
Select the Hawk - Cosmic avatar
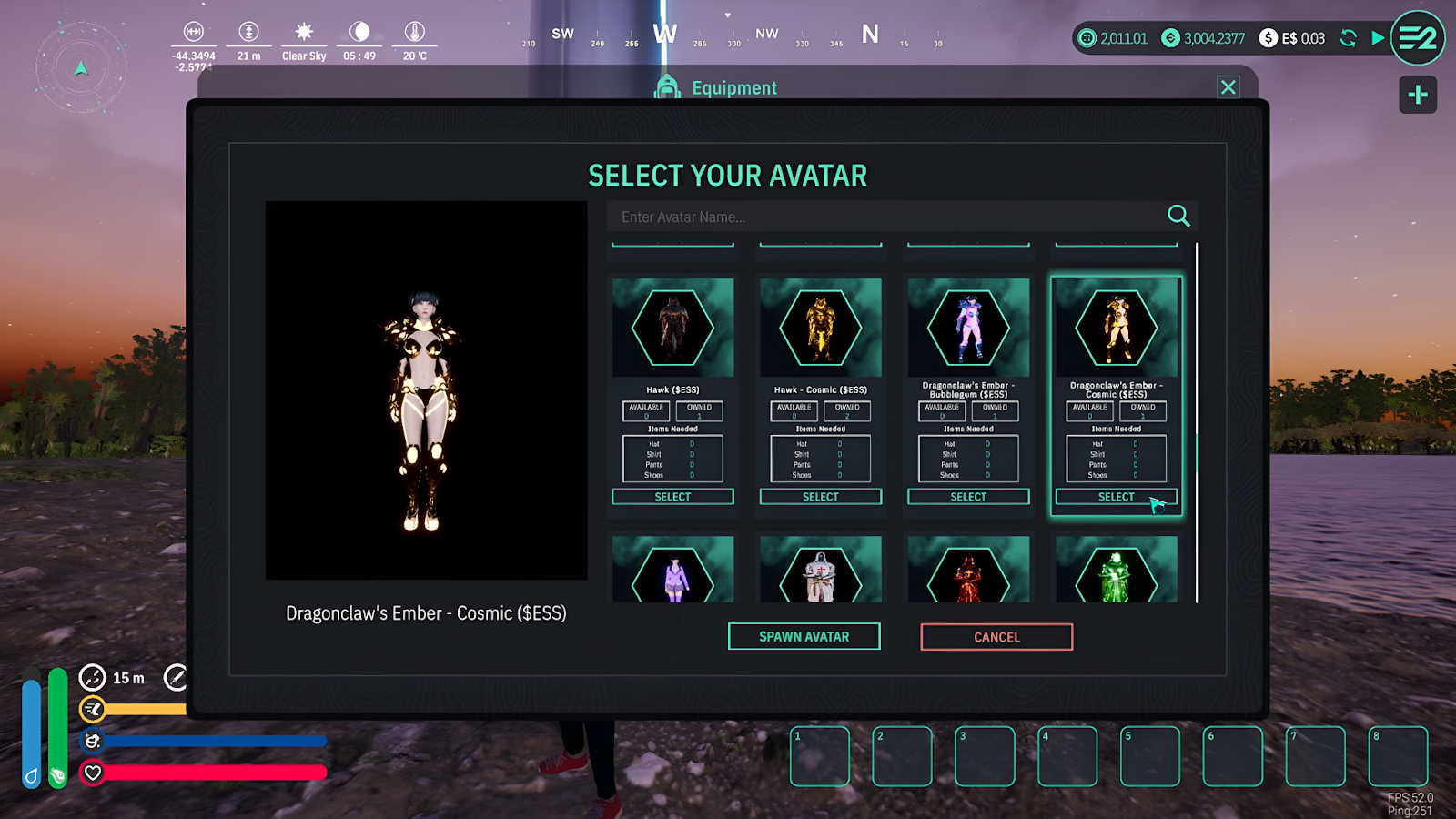coord(820,497)
